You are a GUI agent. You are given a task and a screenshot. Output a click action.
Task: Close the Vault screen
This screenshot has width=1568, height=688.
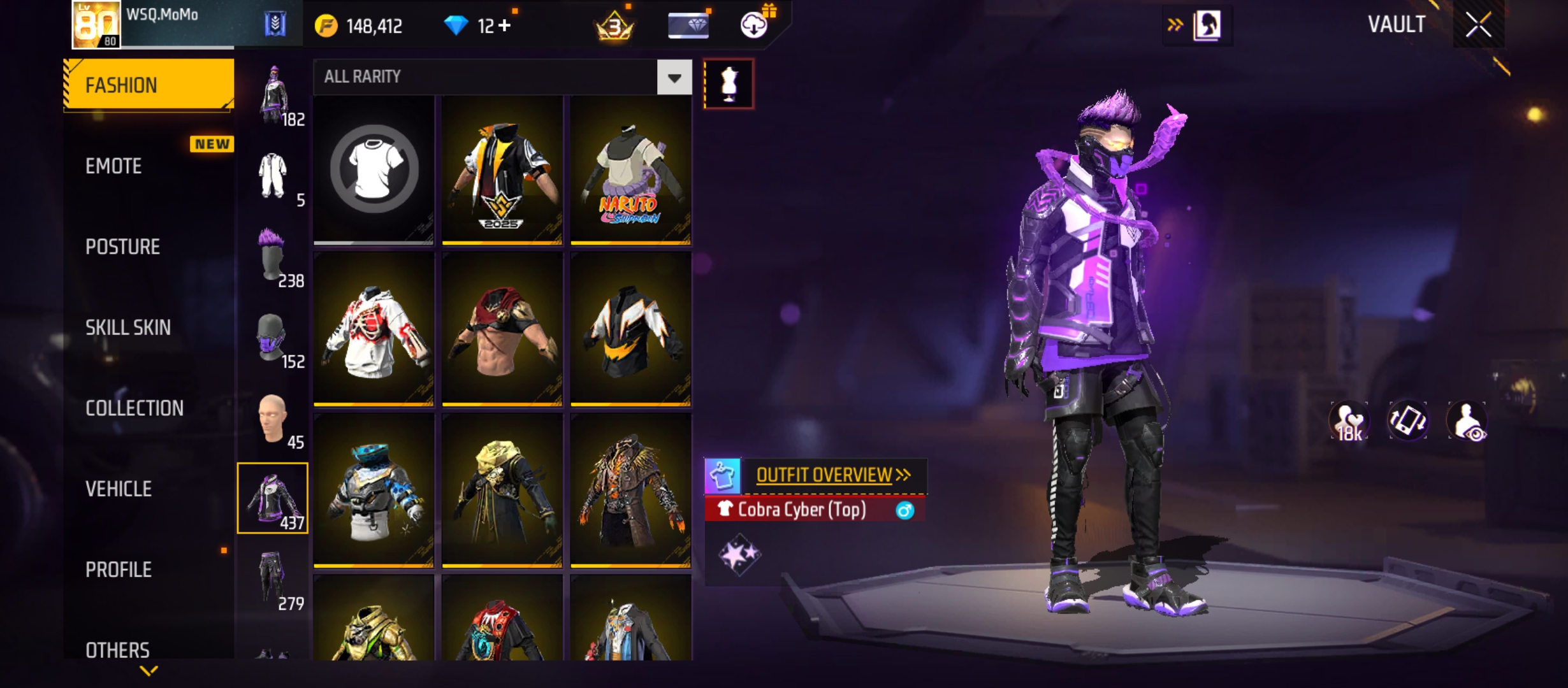pyautogui.click(x=1478, y=25)
